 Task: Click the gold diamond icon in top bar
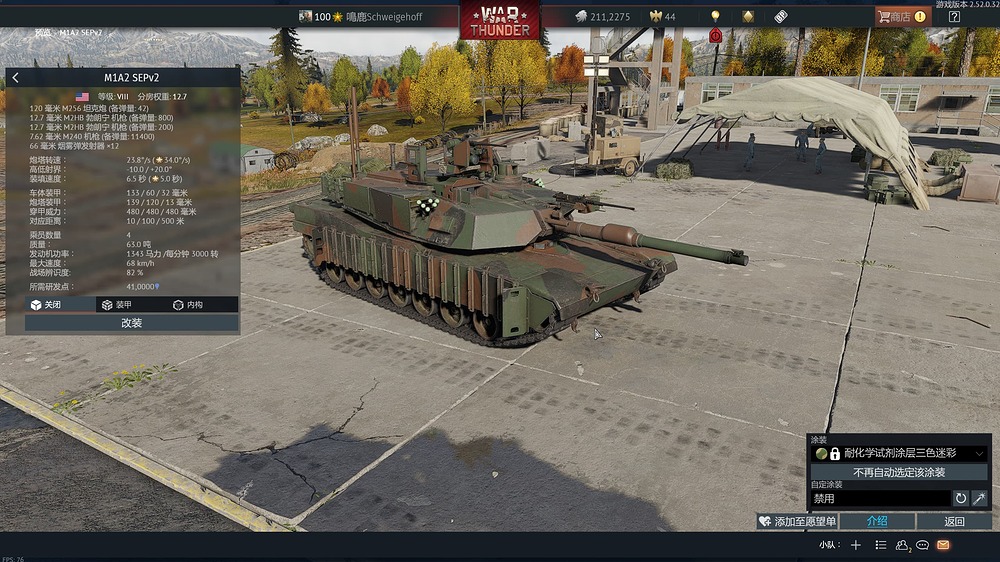click(x=748, y=16)
